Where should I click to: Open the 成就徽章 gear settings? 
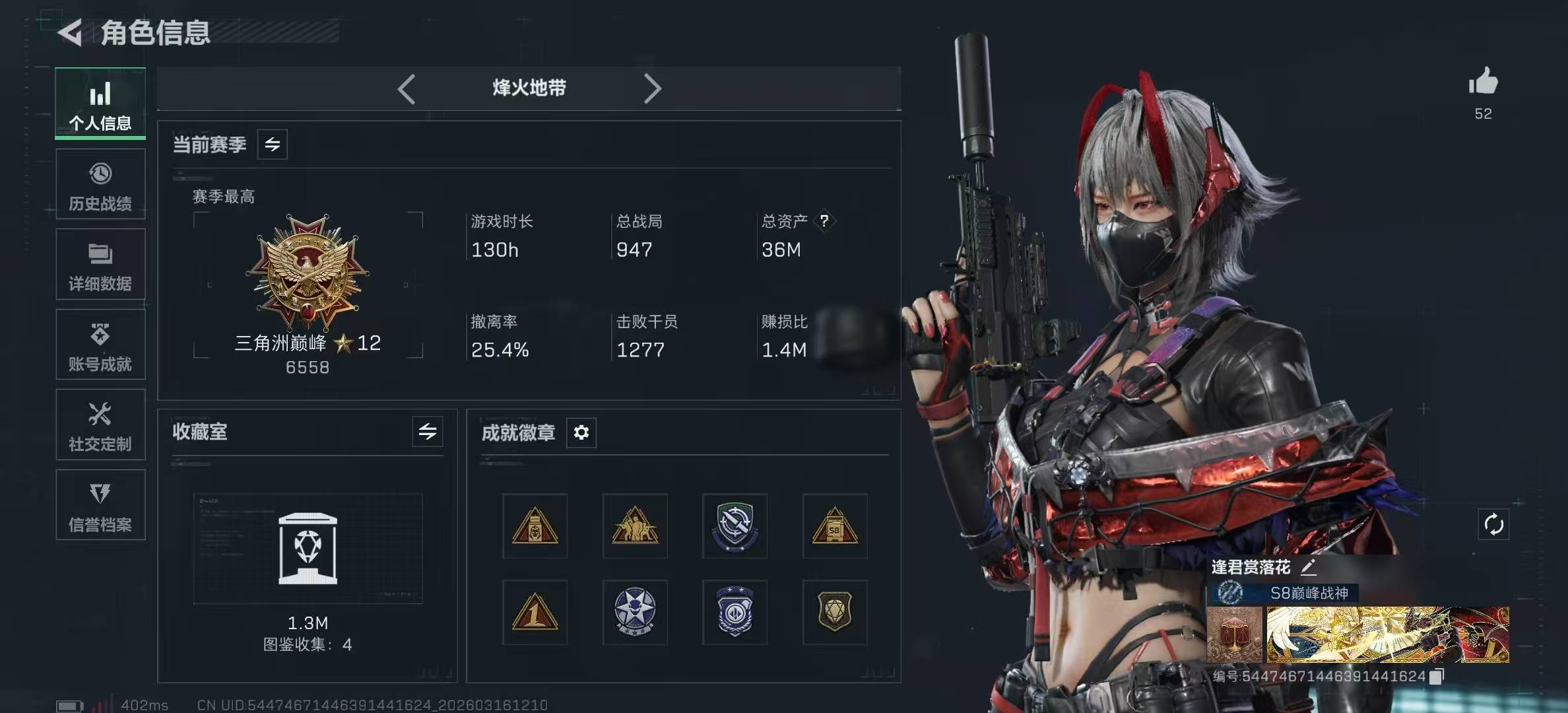click(581, 432)
